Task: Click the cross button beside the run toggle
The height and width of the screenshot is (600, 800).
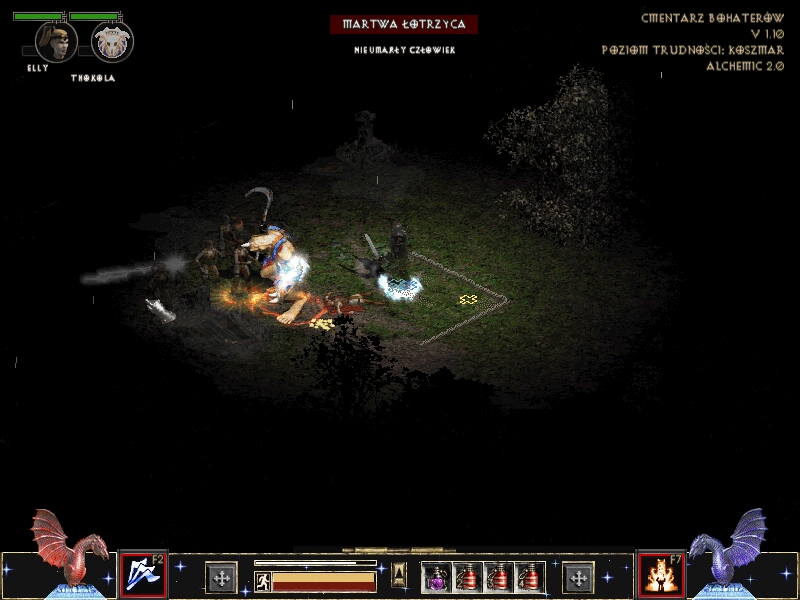Action: point(221,577)
